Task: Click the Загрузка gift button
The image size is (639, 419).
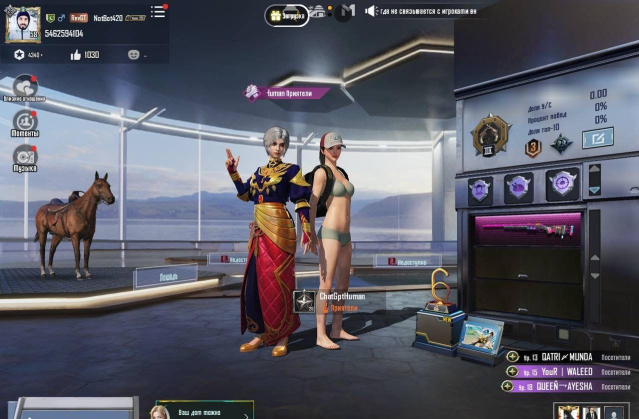Action: [x=287, y=13]
